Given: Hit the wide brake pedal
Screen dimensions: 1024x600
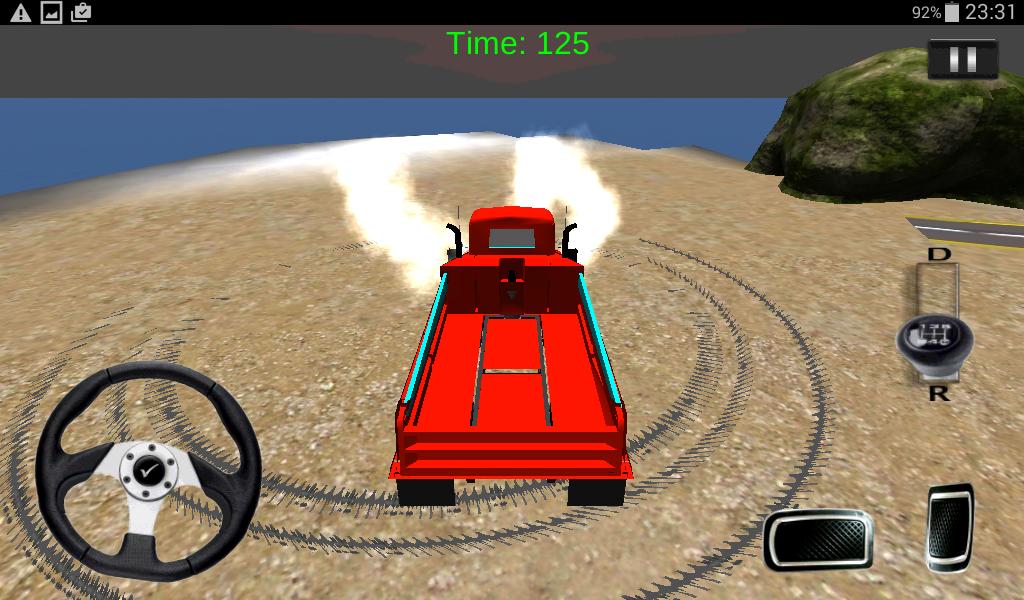Looking at the screenshot, I should (817, 539).
